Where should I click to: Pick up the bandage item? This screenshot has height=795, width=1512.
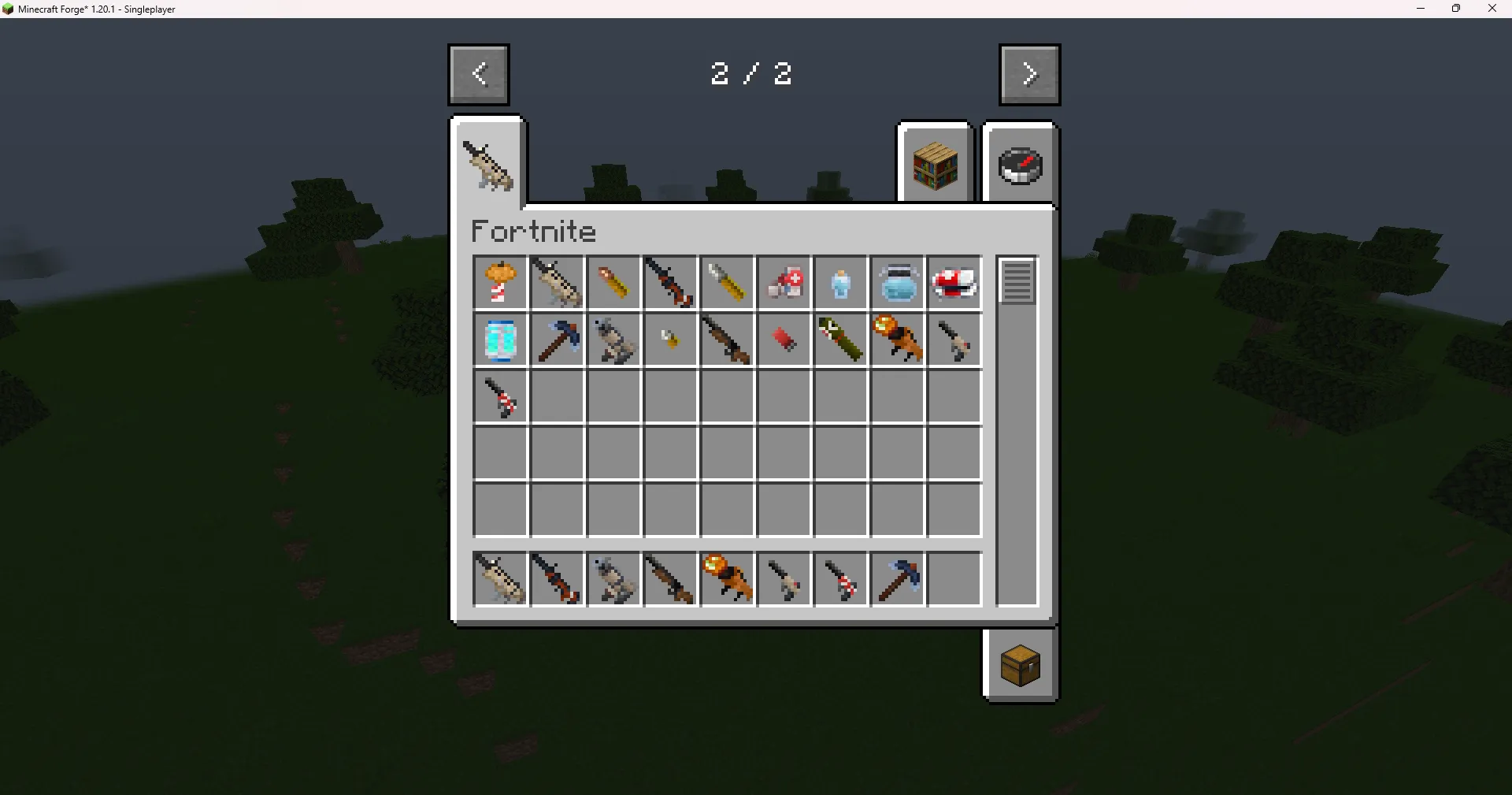point(954,282)
